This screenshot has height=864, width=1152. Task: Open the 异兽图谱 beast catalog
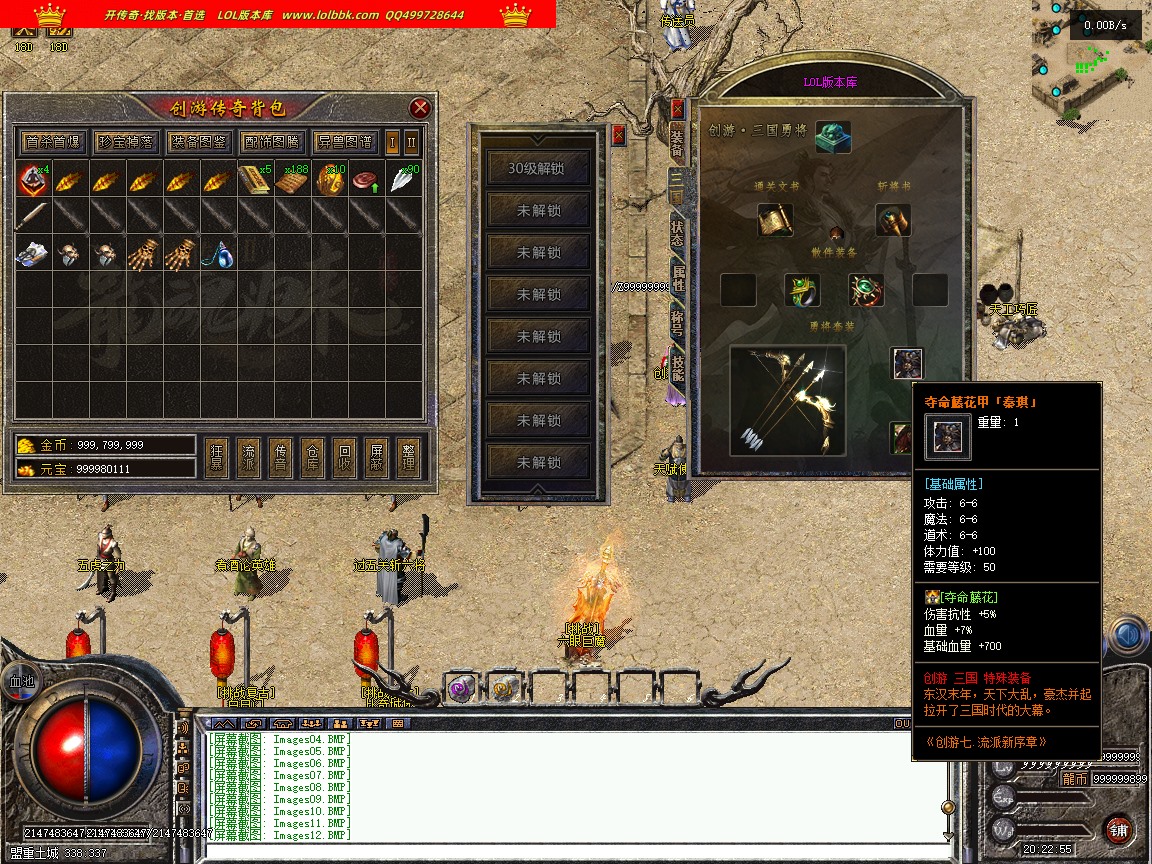(x=343, y=142)
